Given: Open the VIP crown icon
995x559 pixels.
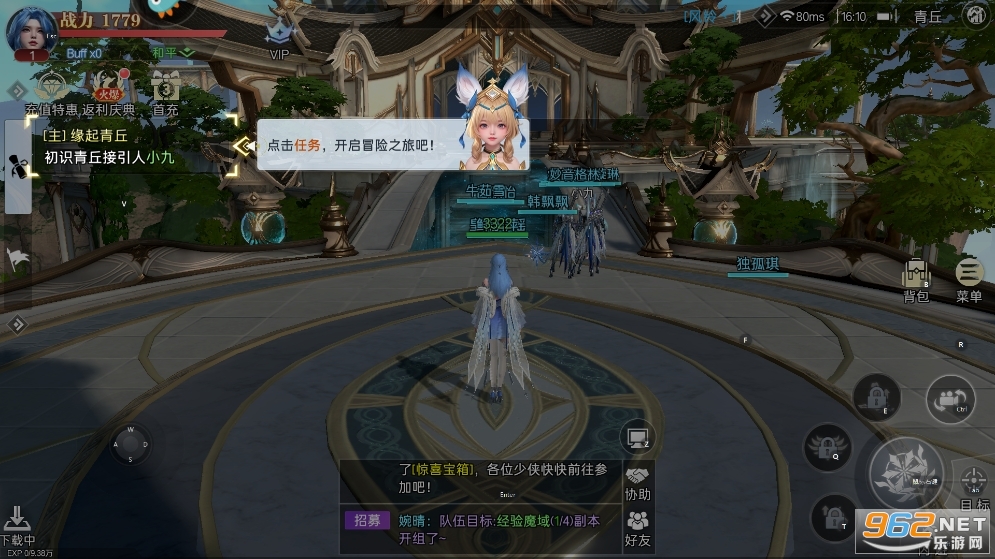Looking at the screenshot, I should click(278, 36).
